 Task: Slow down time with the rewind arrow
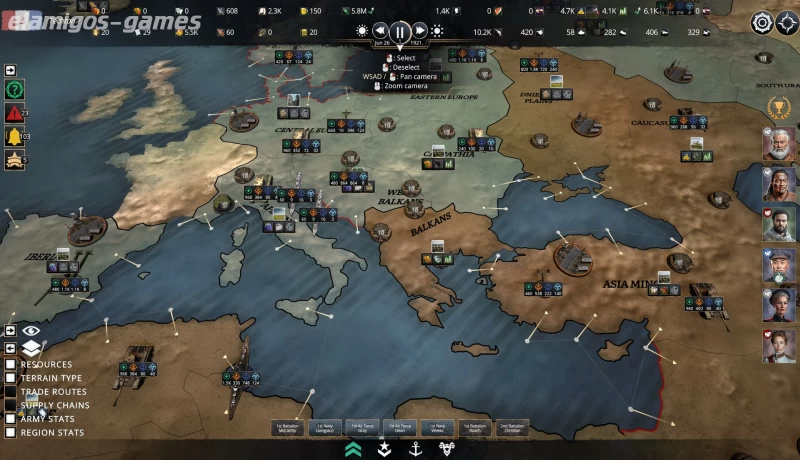tap(380, 31)
